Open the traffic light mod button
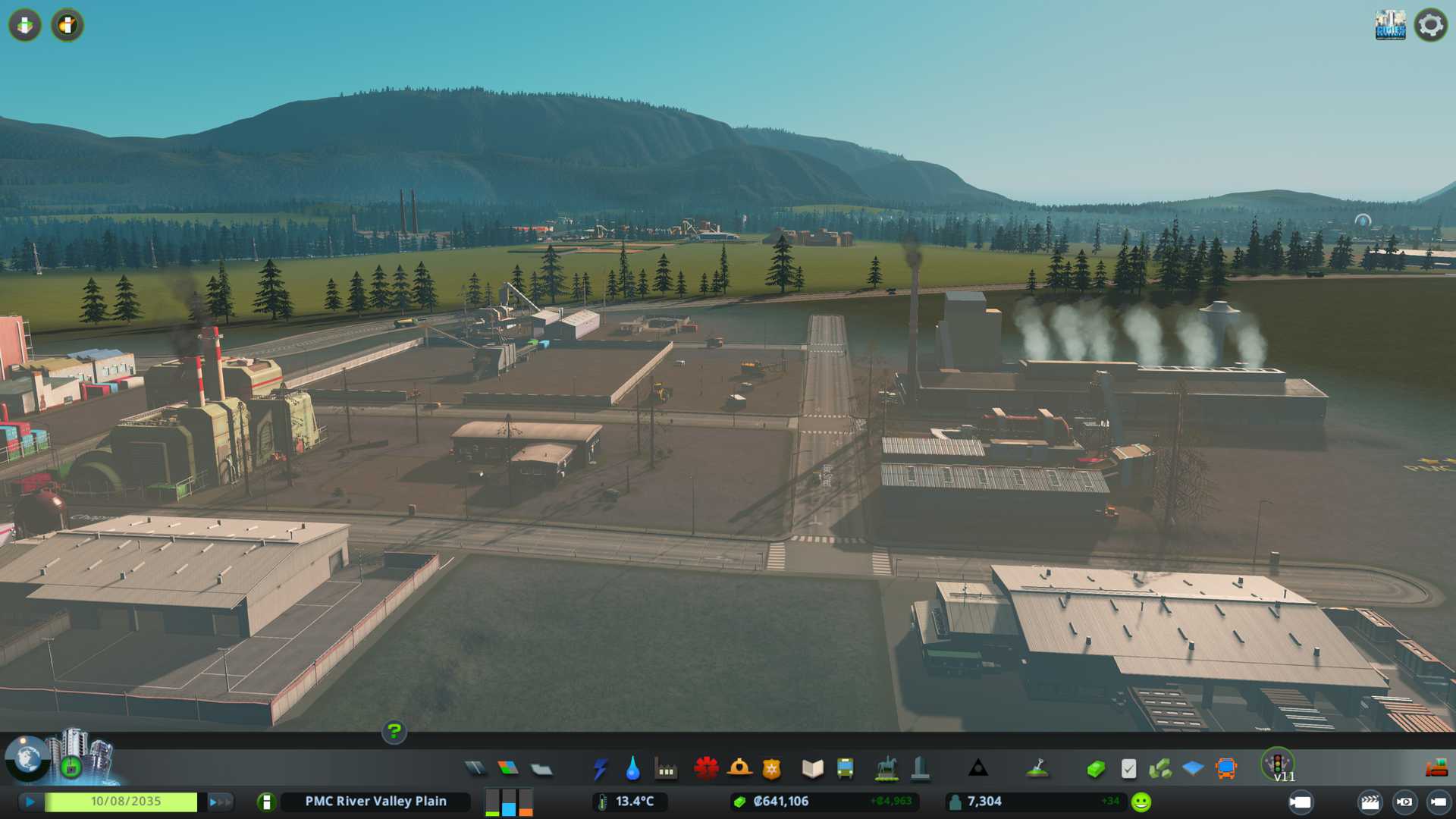Viewport: 1456px width, 819px height. tap(1278, 763)
